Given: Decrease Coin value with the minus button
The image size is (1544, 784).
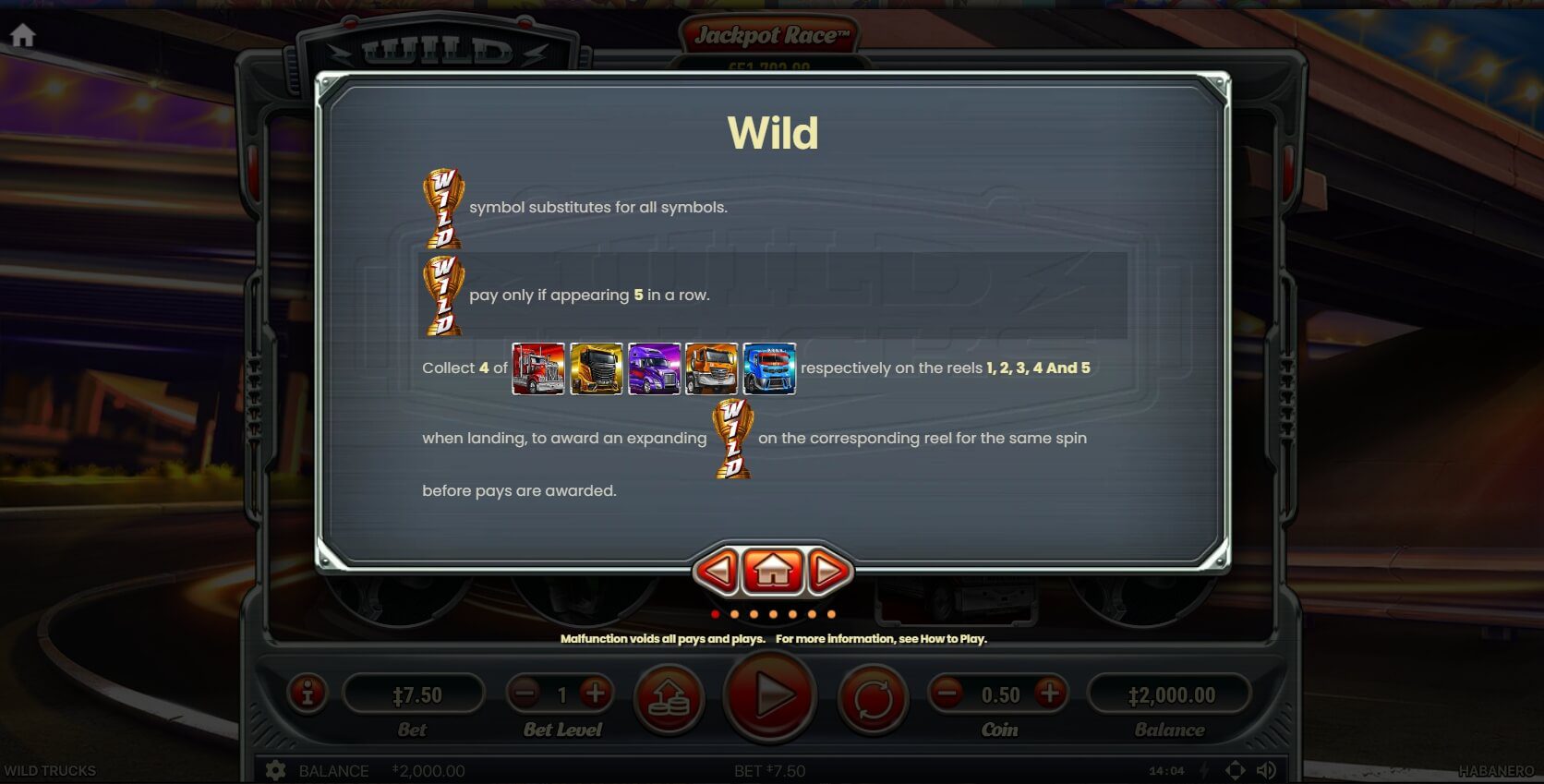Looking at the screenshot, I should [947, 694].
